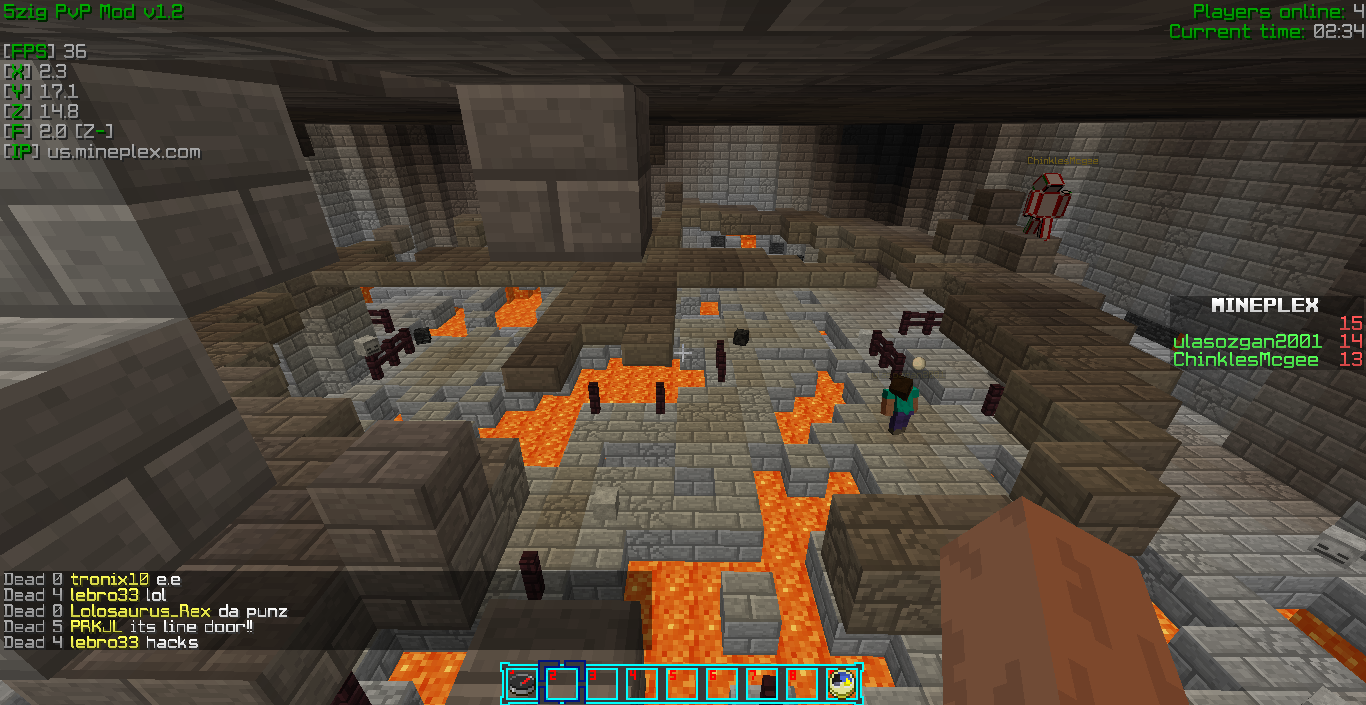The image size is (1366, 705).
Task: Select the clock item in the hotbar
Action: [842, 683]
